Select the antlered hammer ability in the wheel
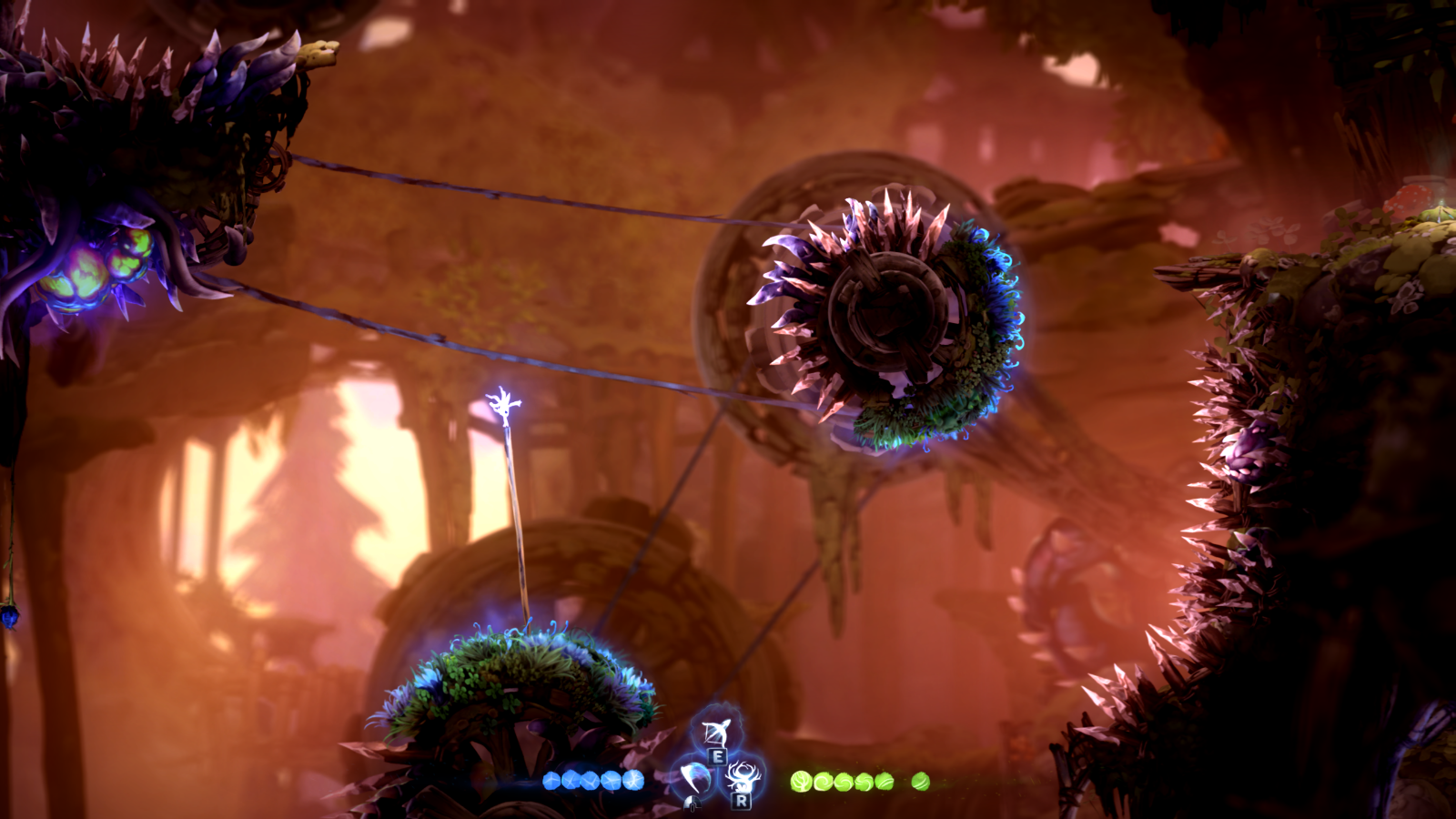Viewport: 1456px width, 819px height. [742, 778]
